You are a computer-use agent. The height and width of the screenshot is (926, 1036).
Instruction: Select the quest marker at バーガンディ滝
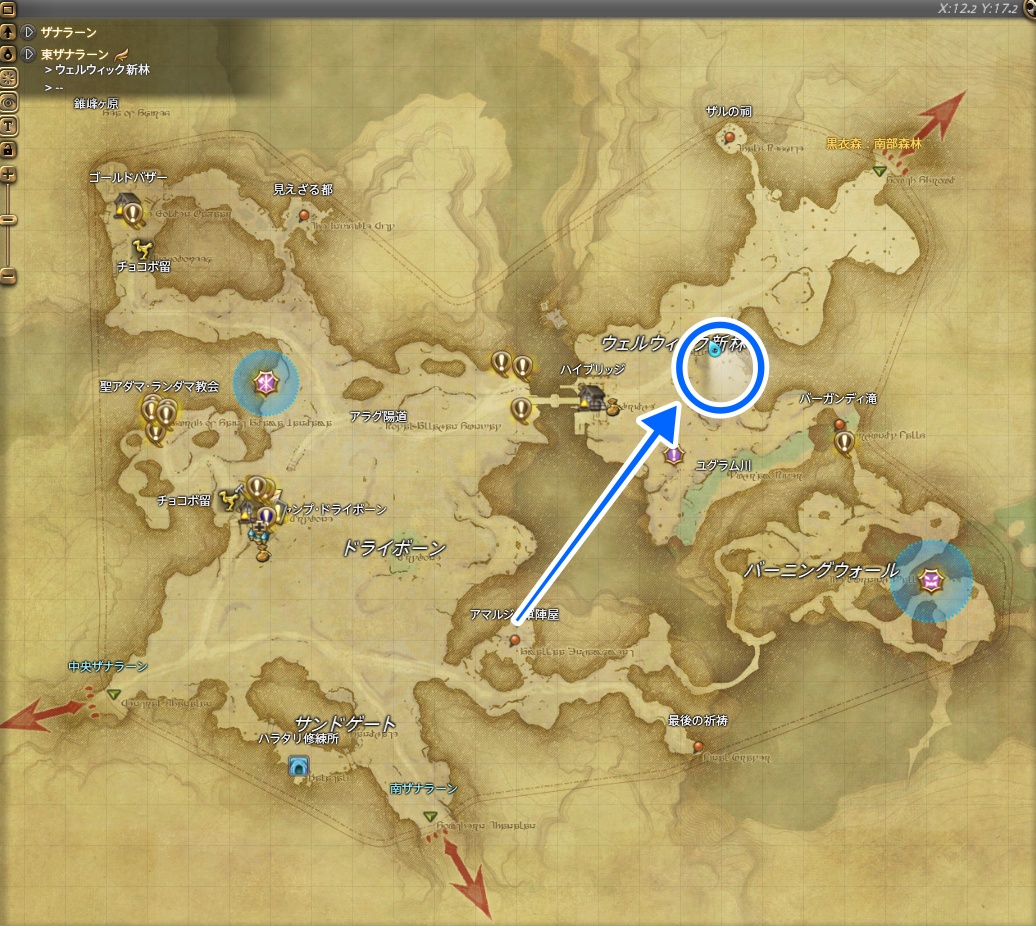[845, 441]
